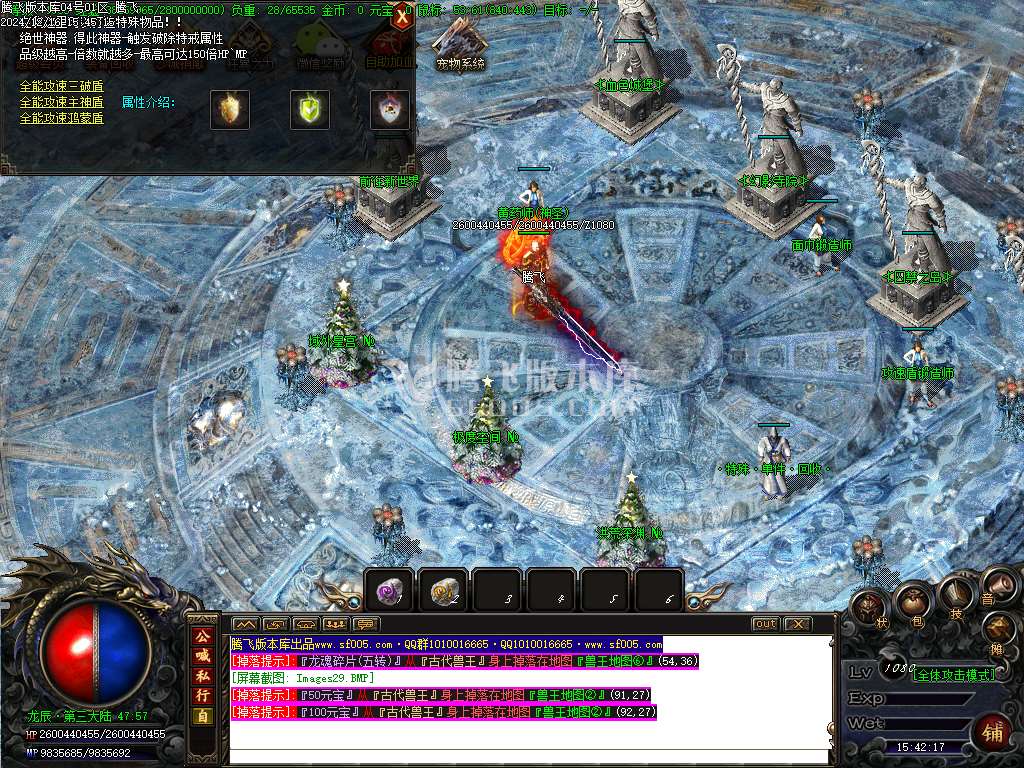
Task: Open the 全能攻速鸿蒙盾 link
Action: pos(62,119)
